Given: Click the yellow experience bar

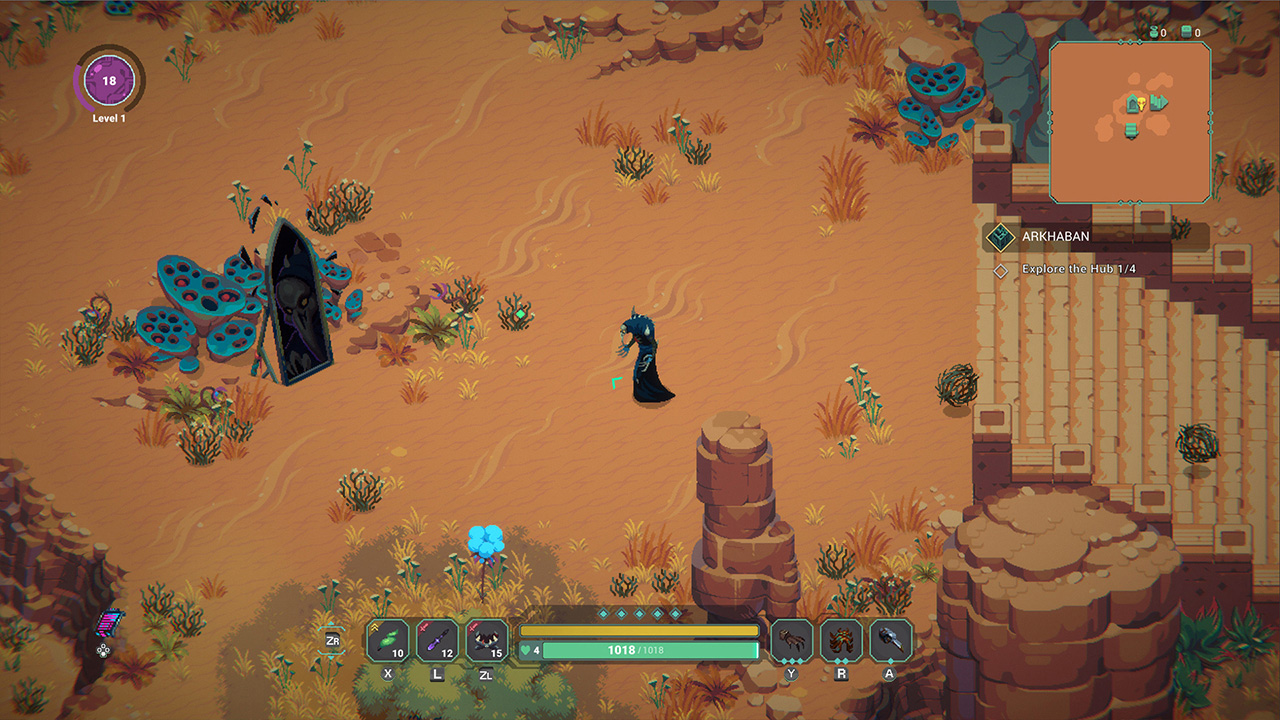Looking at the screenshot, I should tap(640, 632).
